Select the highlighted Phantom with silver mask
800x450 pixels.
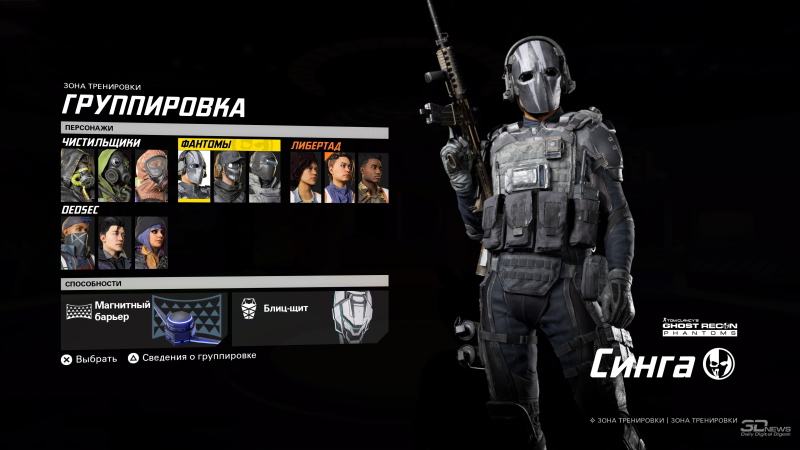point(193,177)
